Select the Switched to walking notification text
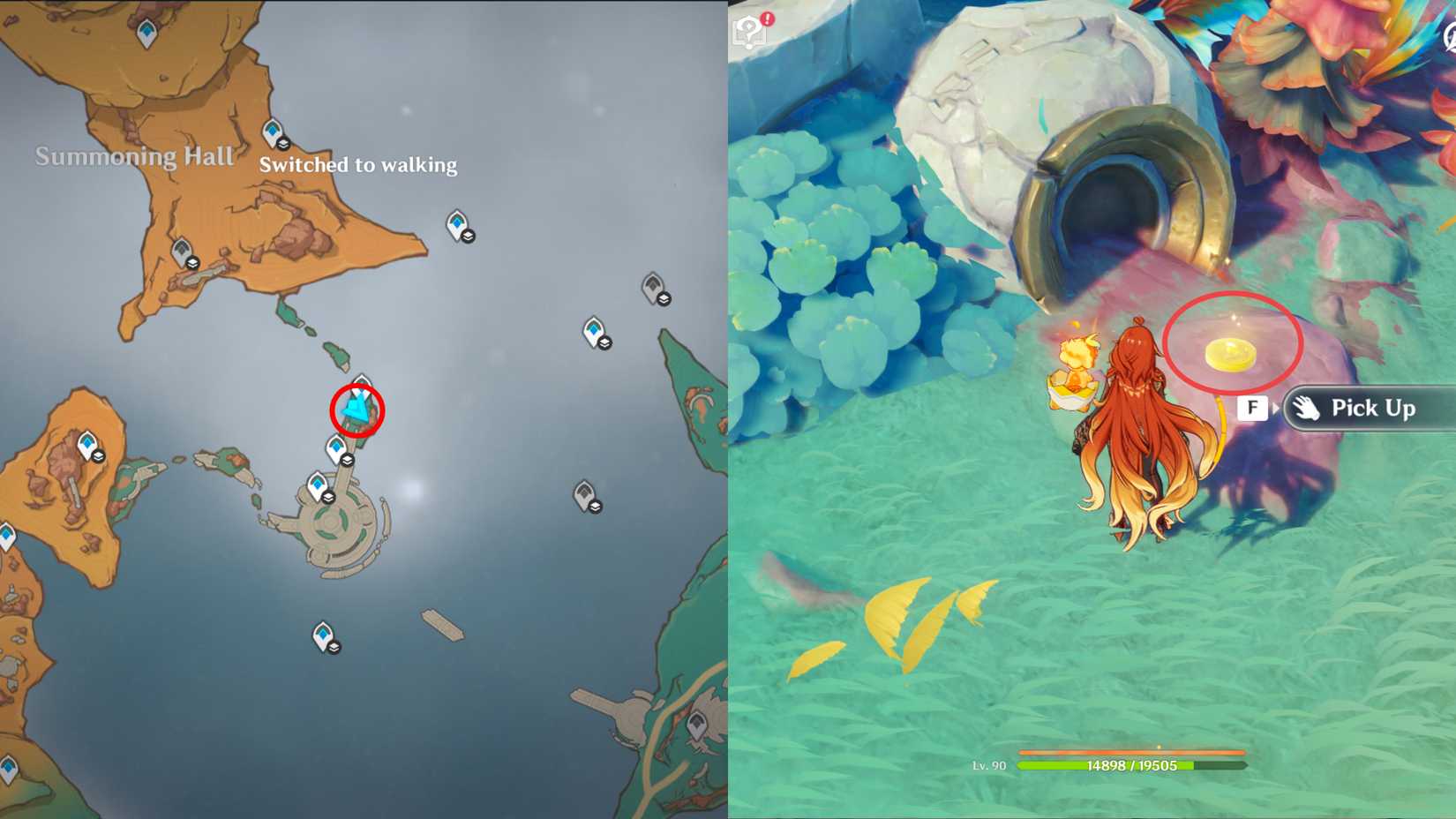The width and height of the screenshot is (1456, 819). coord(357,165)
